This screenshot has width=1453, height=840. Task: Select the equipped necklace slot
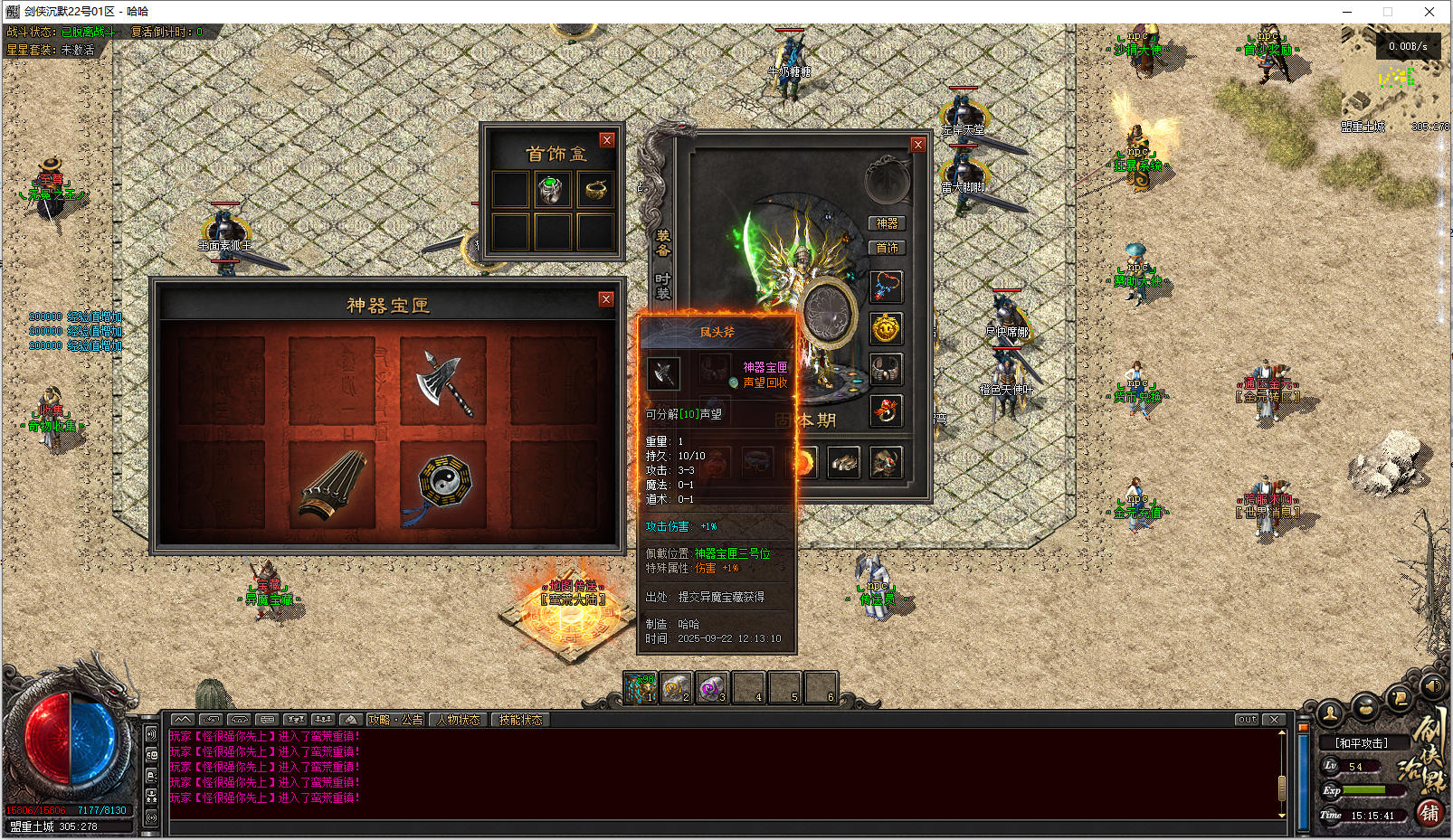(886, 288)
